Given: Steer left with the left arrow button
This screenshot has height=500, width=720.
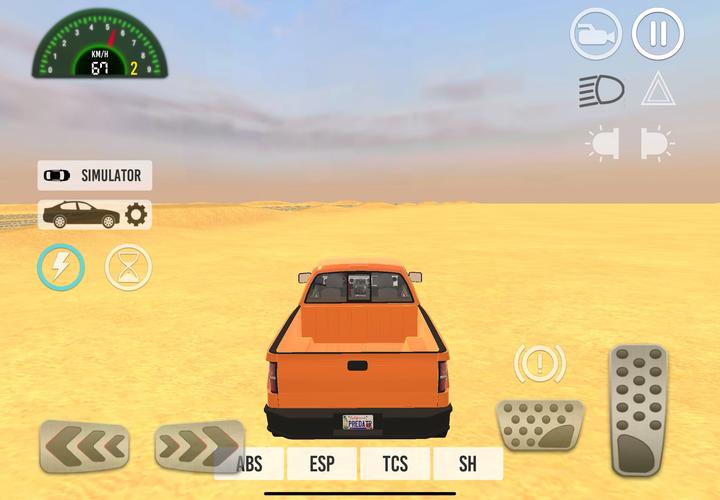Looking at the screenshot, I should click(85, 446).
